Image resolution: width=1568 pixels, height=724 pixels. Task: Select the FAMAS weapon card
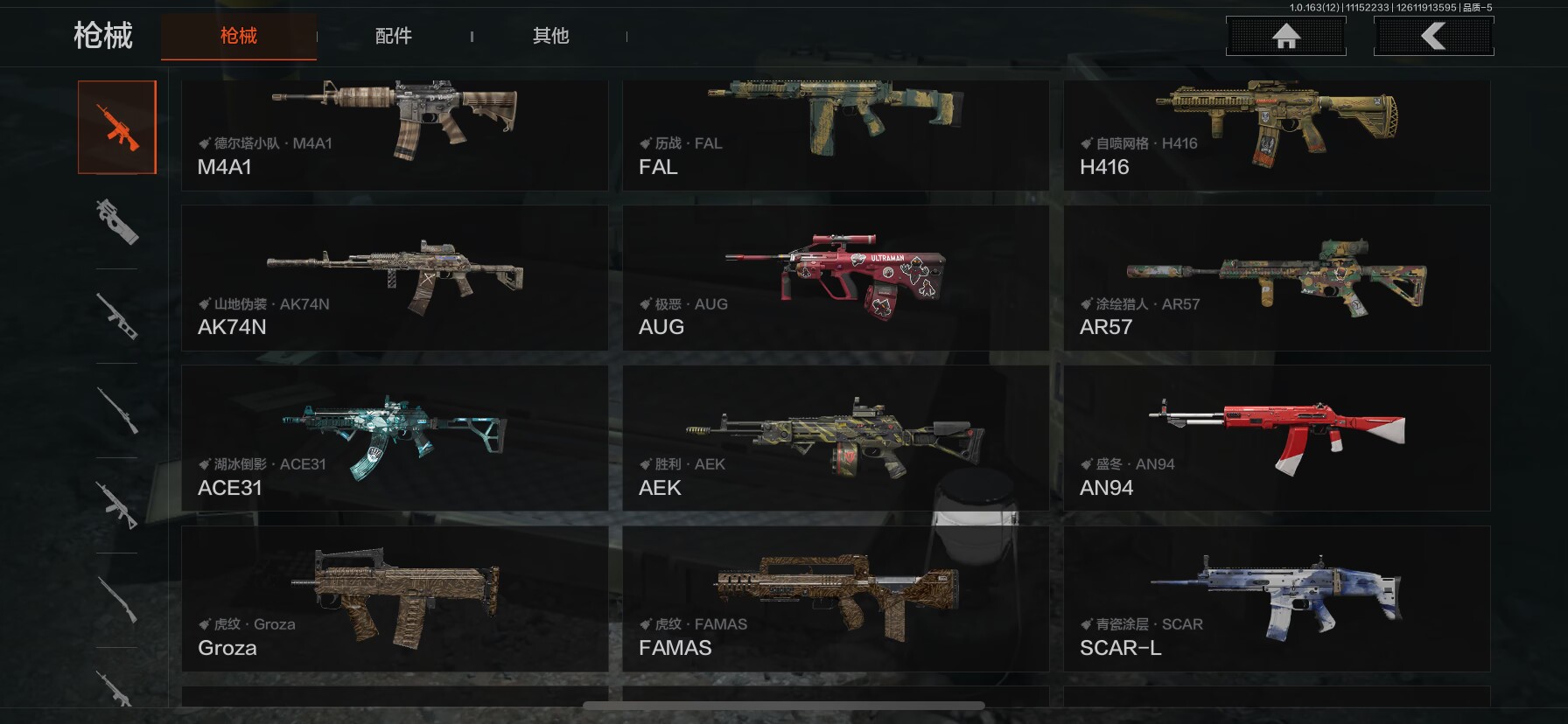[835, 599]
